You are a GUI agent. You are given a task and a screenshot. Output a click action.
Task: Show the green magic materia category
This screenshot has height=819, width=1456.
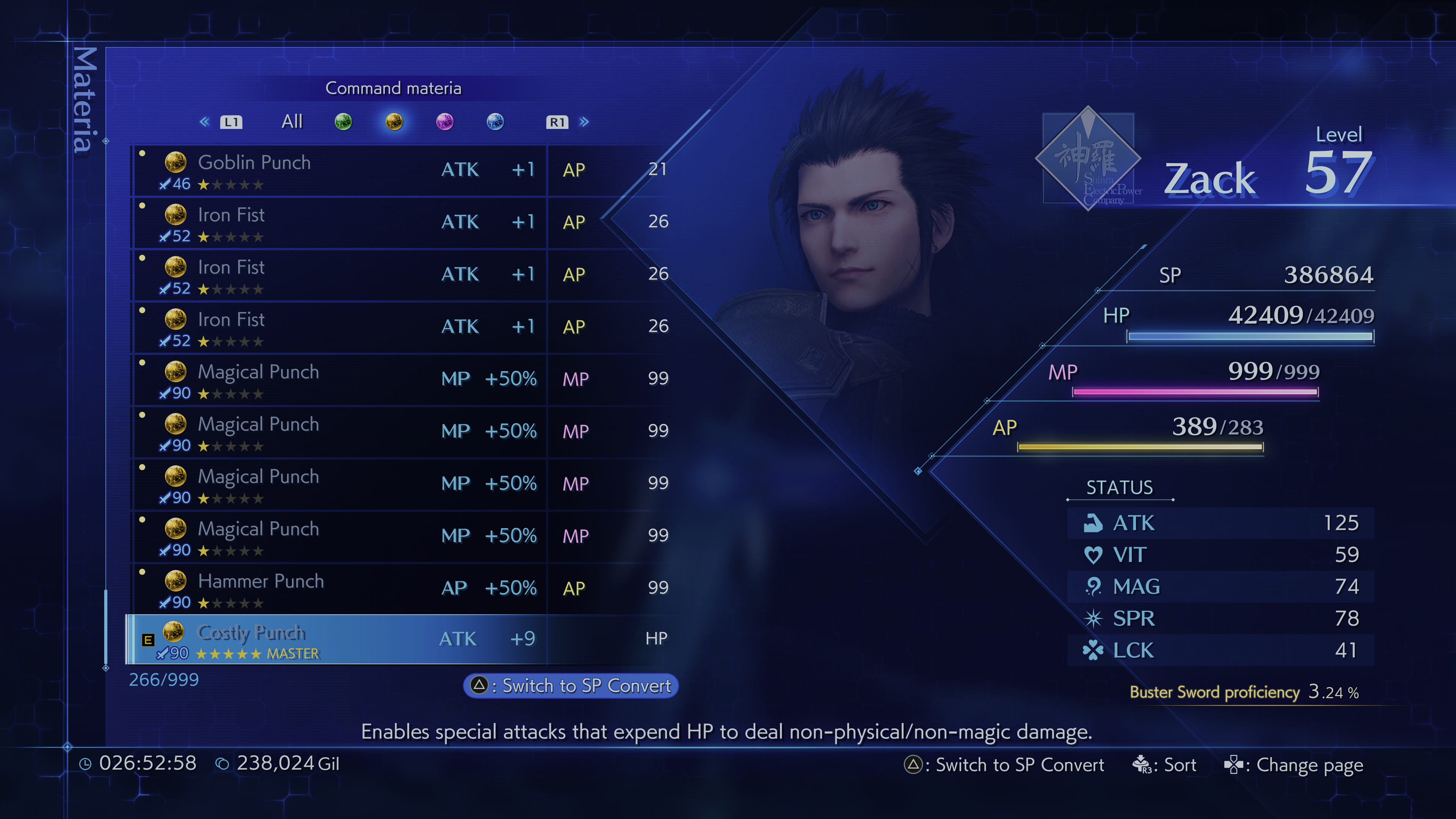pyautogui.click(x=343, y=121)
